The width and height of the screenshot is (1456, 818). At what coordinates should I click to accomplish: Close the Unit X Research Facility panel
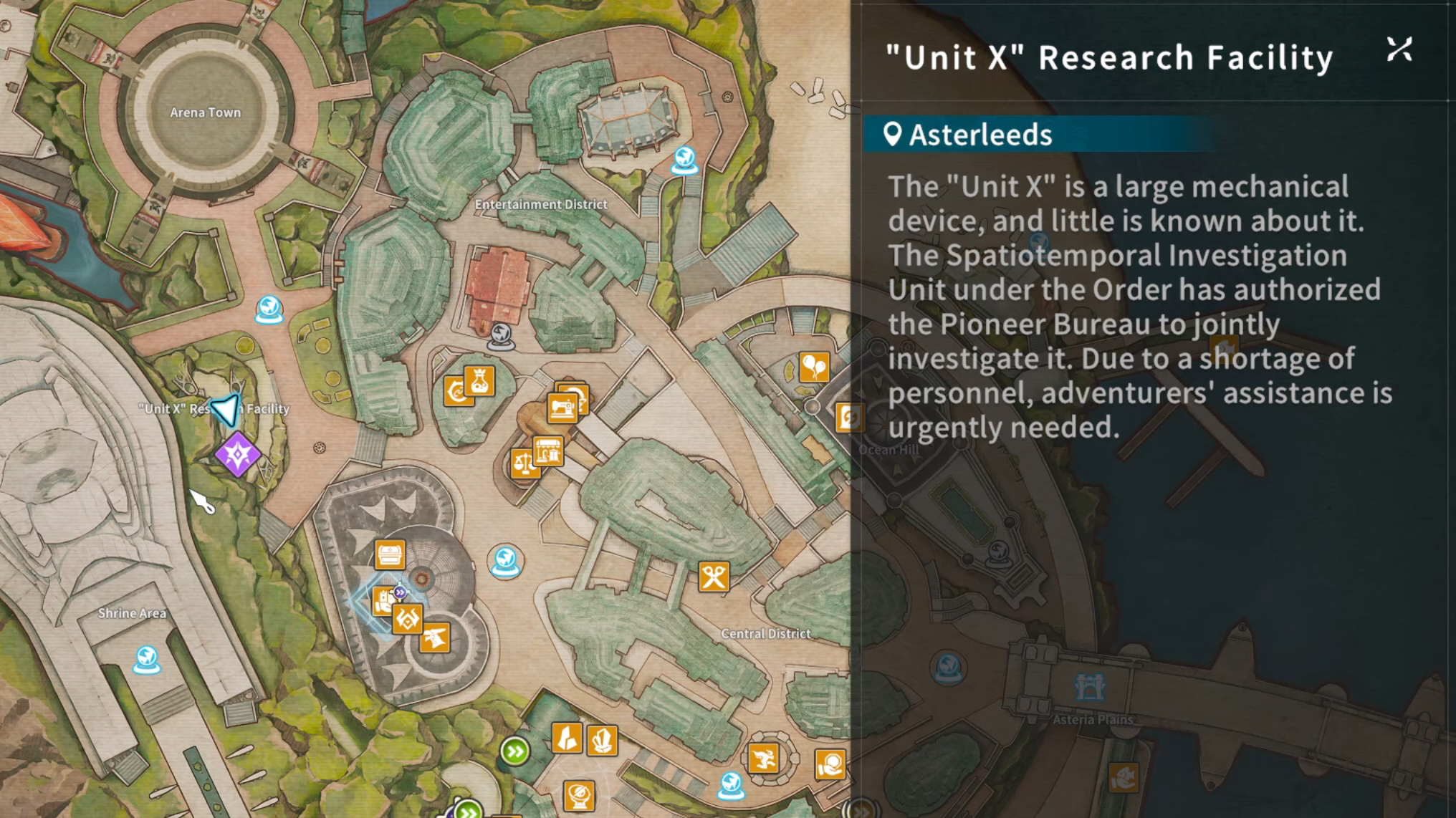click(x=1399, y=50)
